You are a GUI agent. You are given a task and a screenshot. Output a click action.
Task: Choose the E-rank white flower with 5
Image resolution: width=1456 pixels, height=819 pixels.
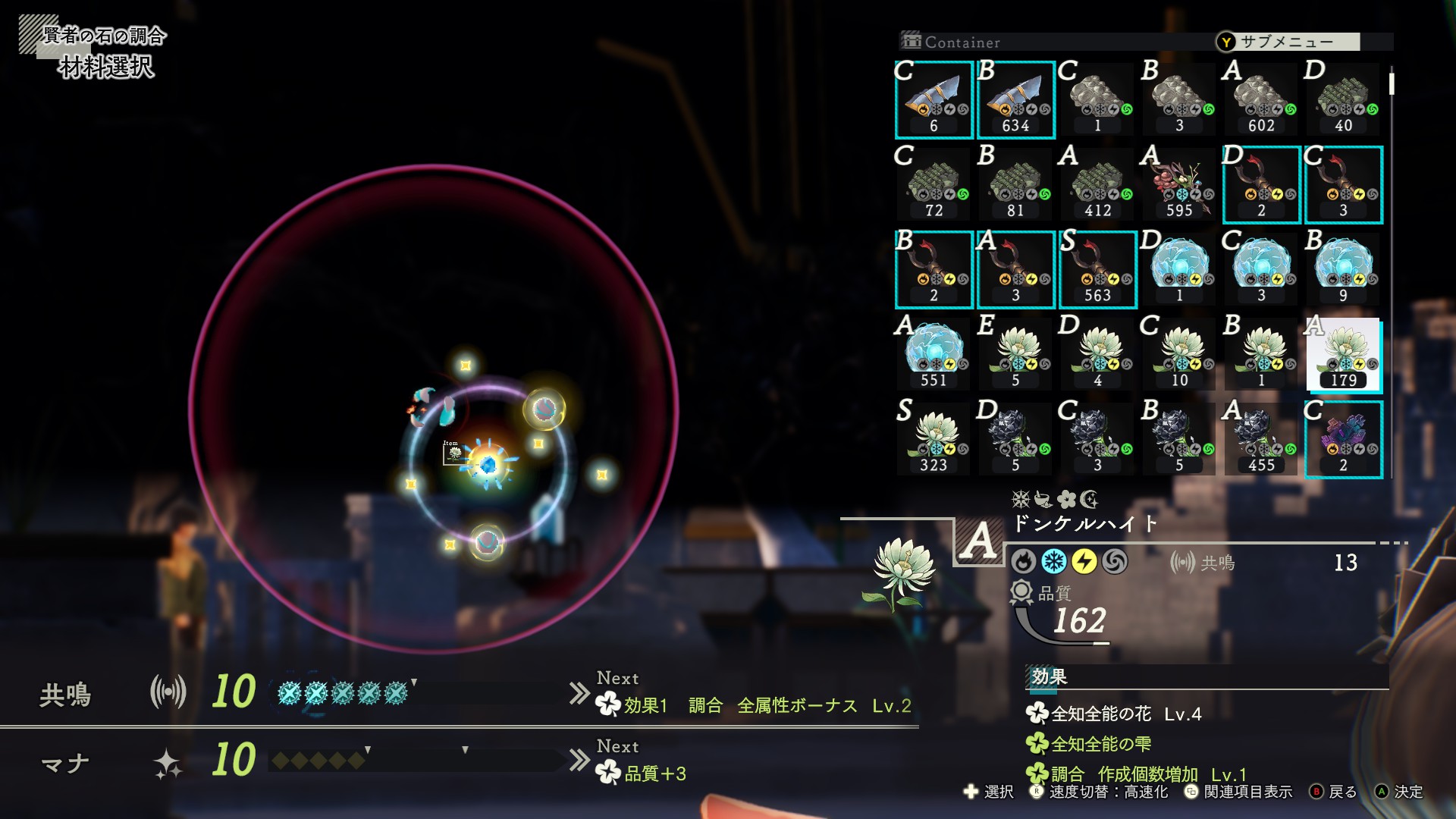[1016, 355]
